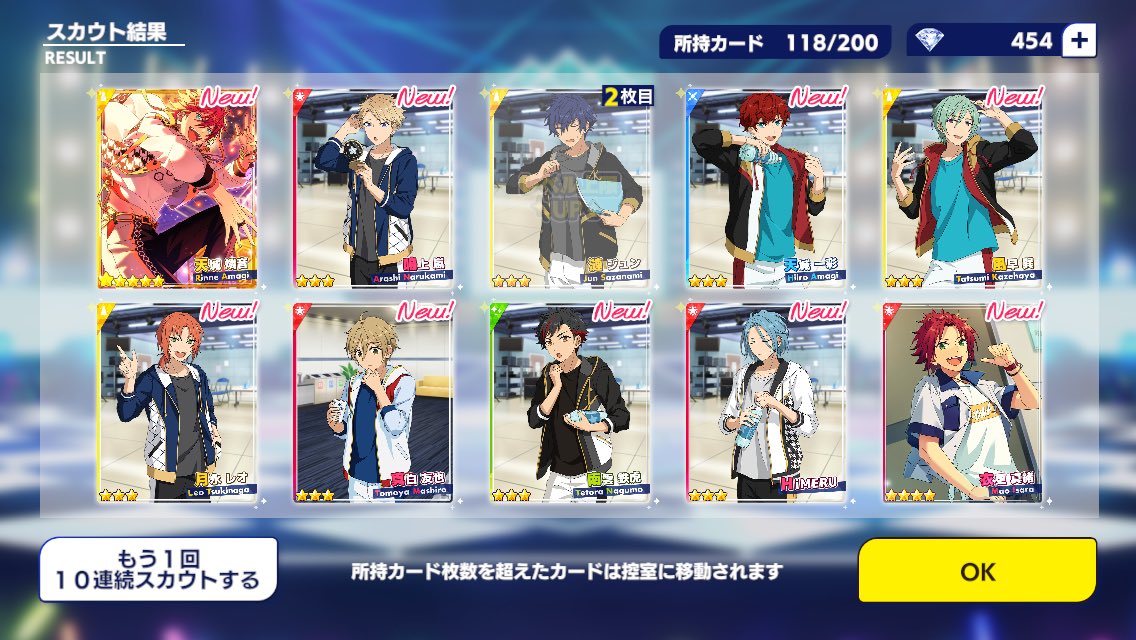Select the Leo Tsukinaga card

(x=177, y=401)
